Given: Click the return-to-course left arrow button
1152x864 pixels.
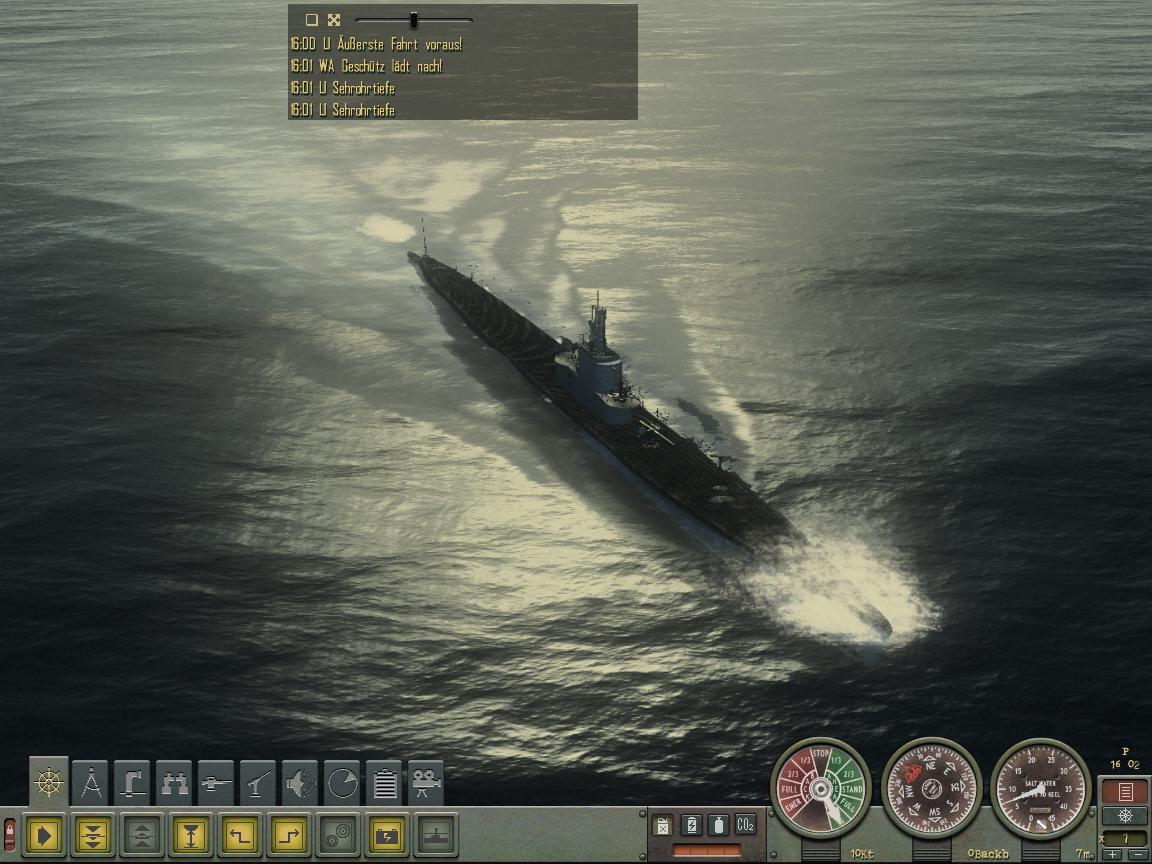Looking at the screenshot, I should point(239,834).
